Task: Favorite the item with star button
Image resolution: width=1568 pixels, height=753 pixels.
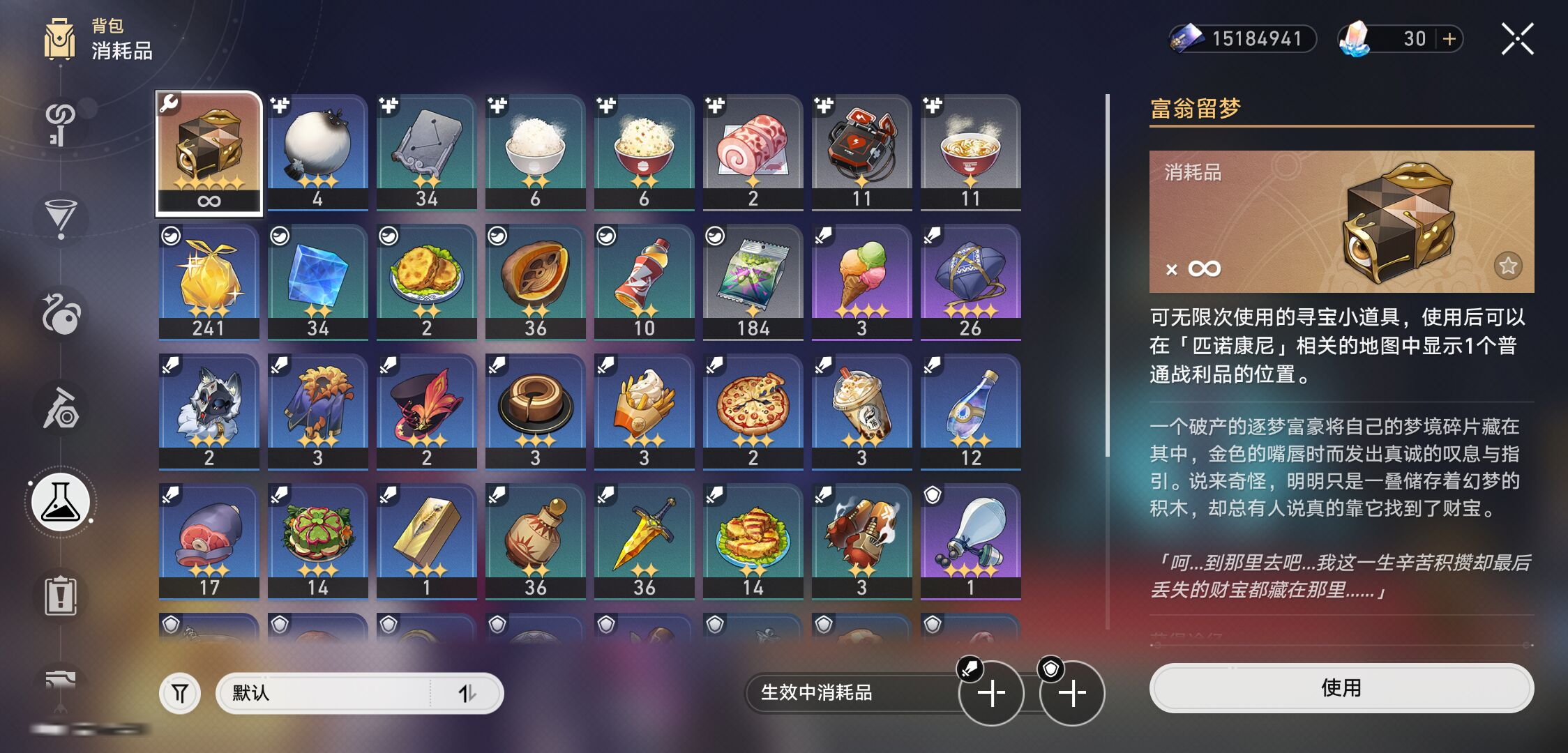Action: [1507, 266]
